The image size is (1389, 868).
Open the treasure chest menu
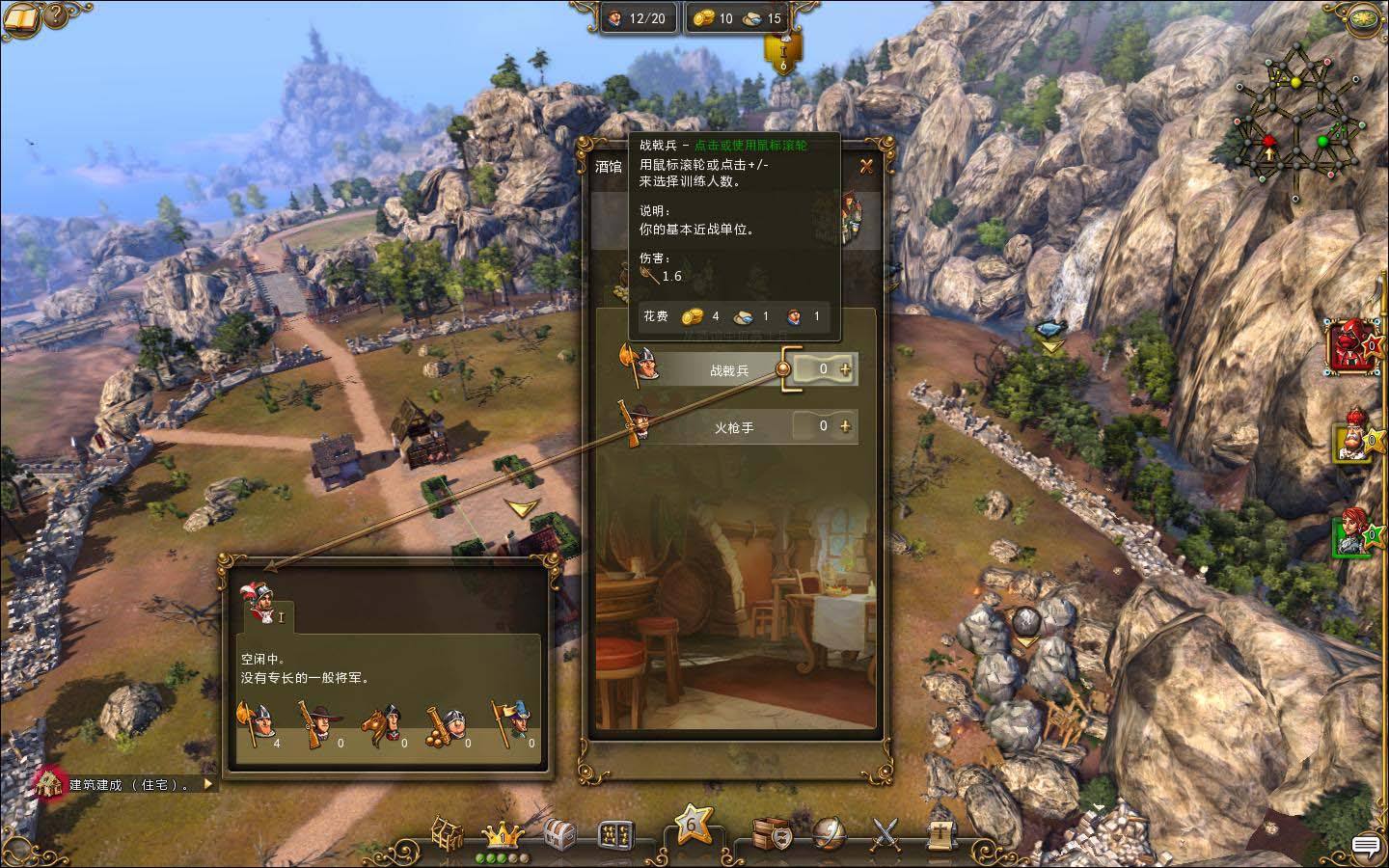[x=559, y=833]
